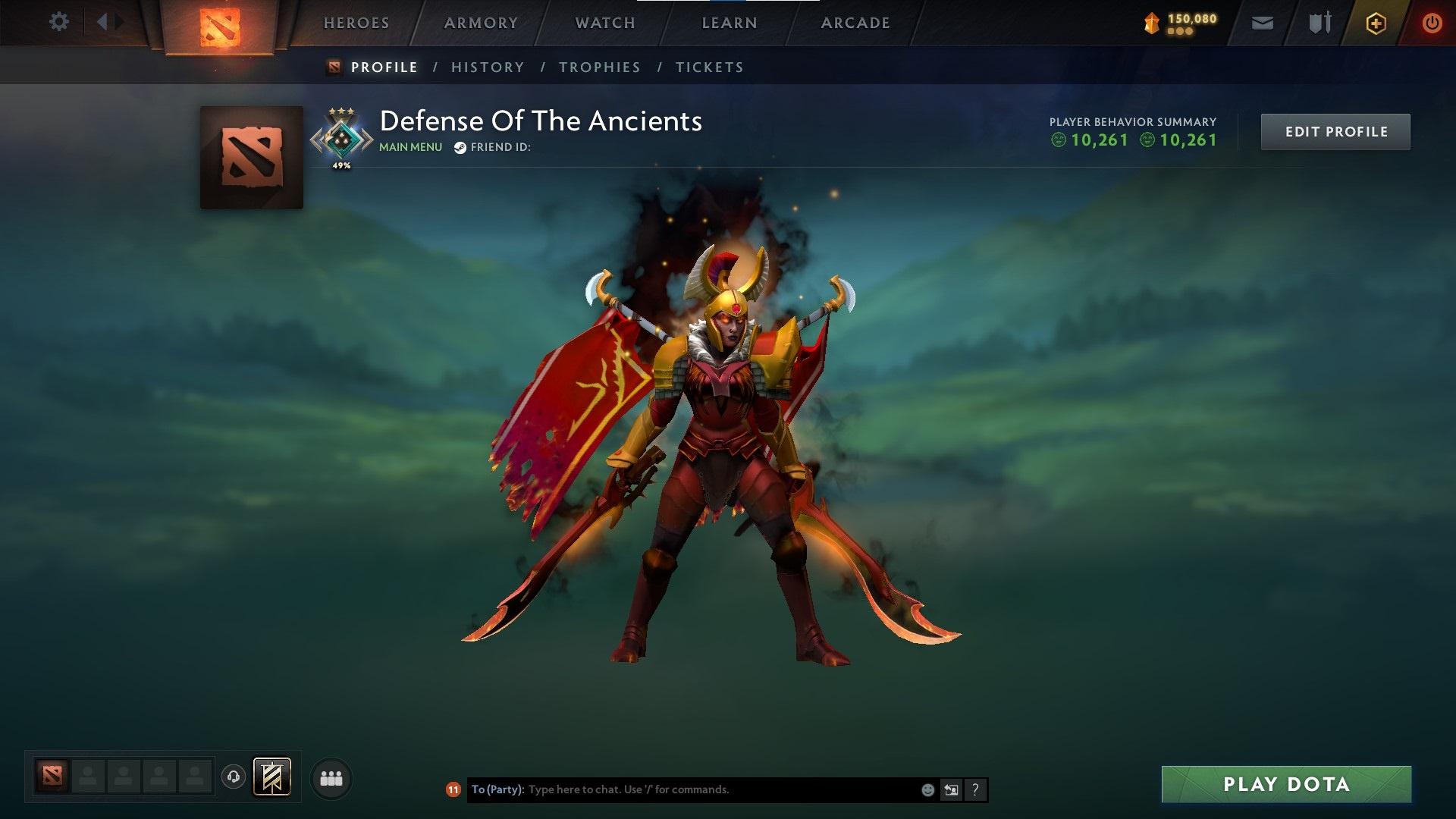Toggle the headset voice chat icon
The width and height of the screenshot is (1456, 819).
tap(232, 777)
